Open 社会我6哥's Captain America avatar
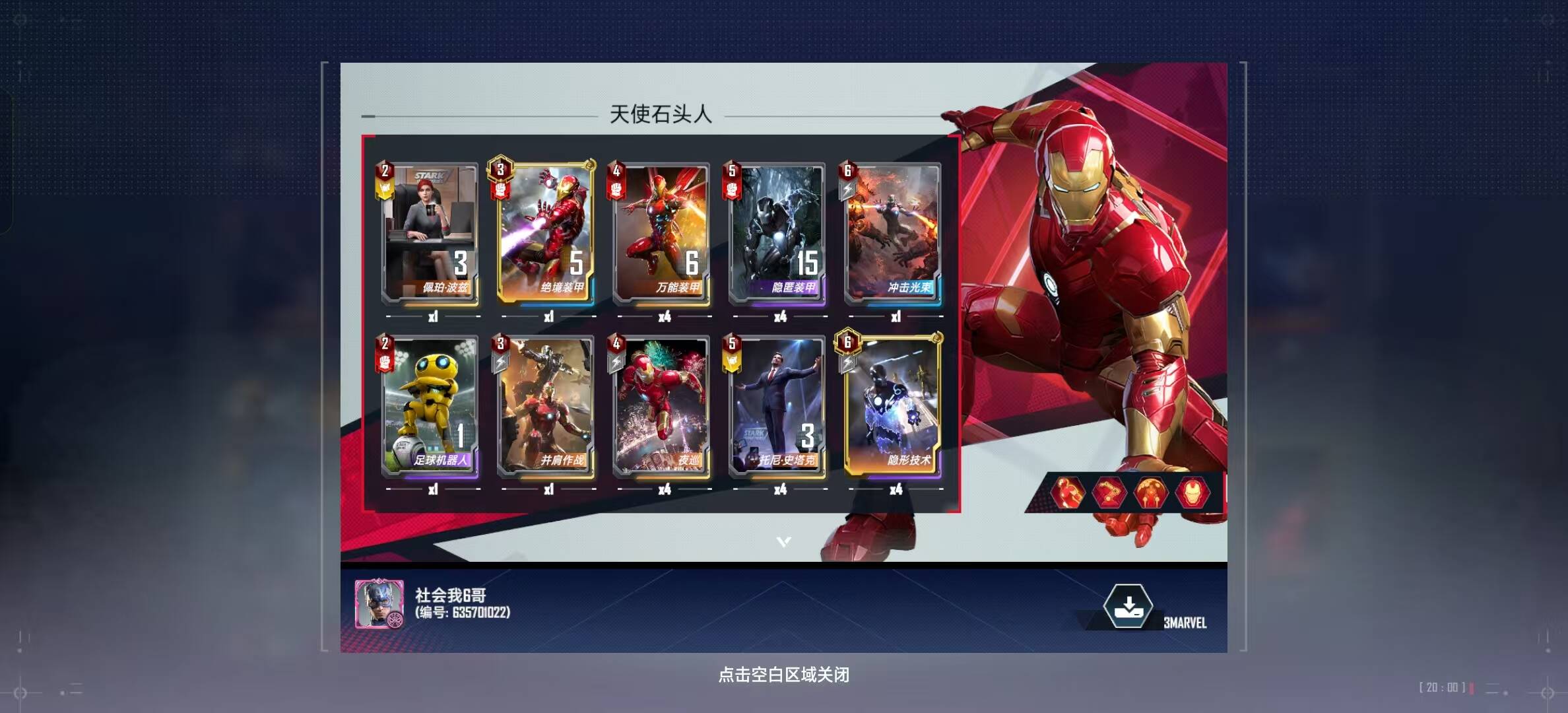Screen dimensions: 1568x713 coord(379,604)
